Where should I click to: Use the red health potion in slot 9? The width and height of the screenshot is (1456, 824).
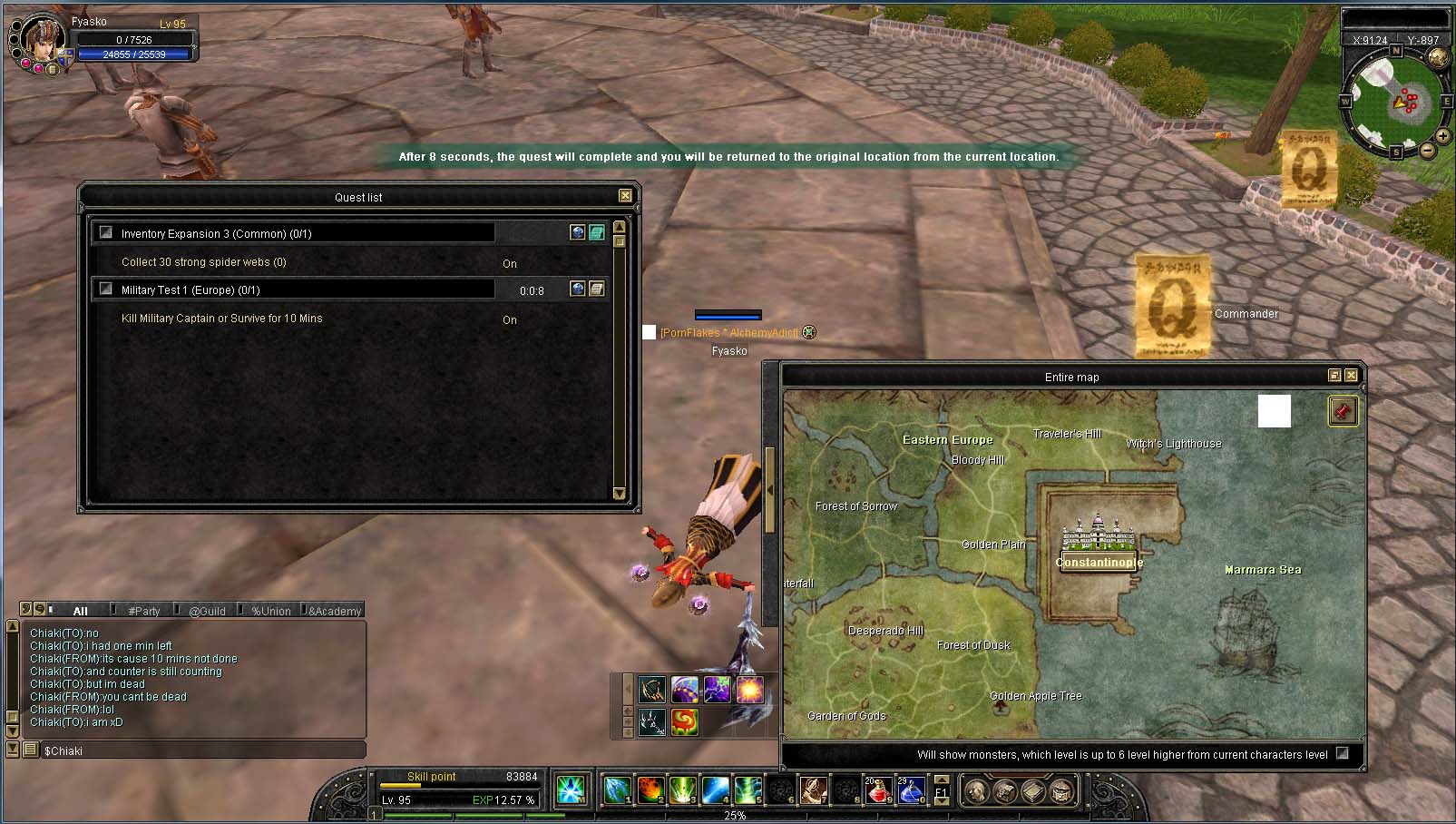pos(877,790)
